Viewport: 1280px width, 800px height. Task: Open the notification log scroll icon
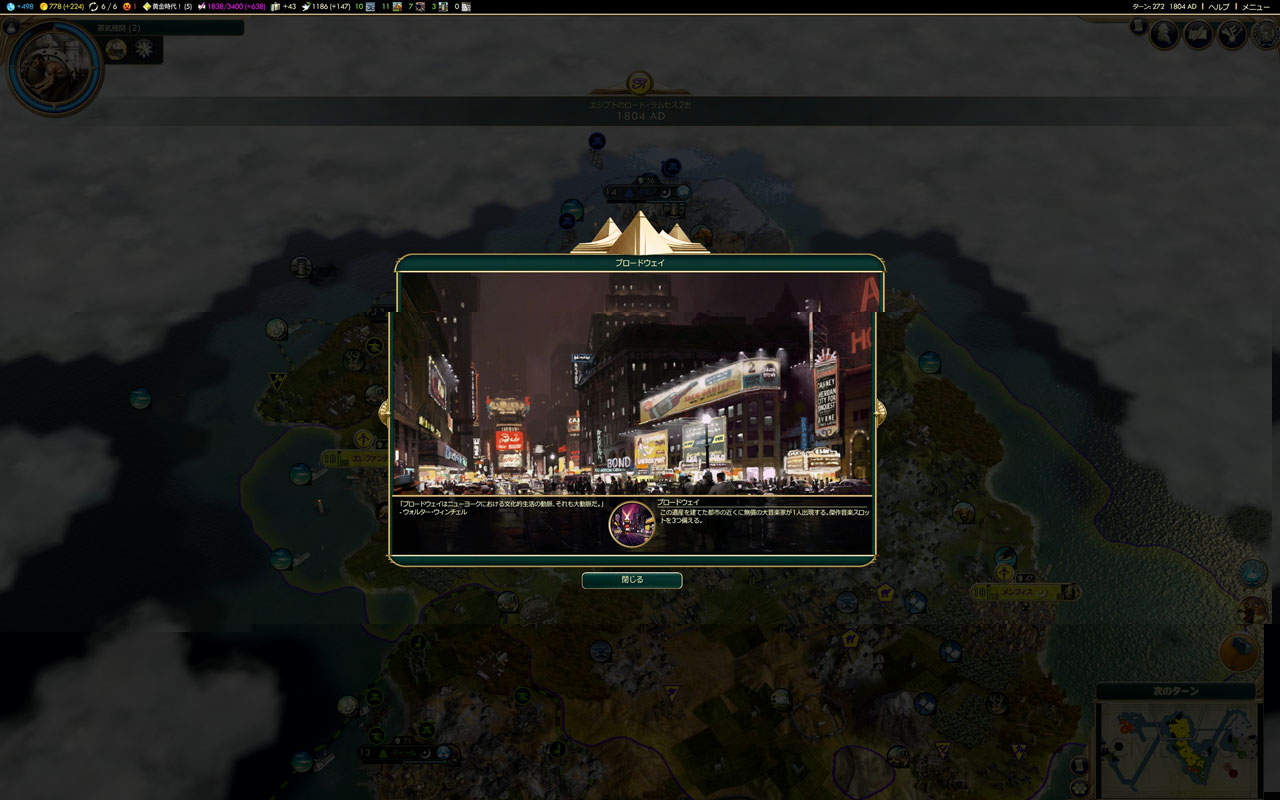[x=1138, y=26]
